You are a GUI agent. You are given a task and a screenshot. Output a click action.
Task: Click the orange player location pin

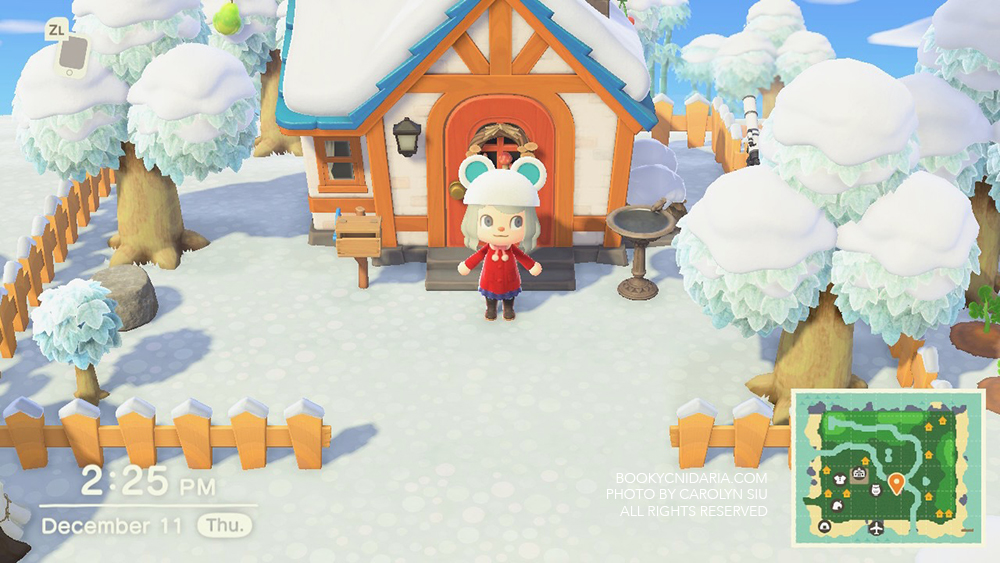point(895,483)
